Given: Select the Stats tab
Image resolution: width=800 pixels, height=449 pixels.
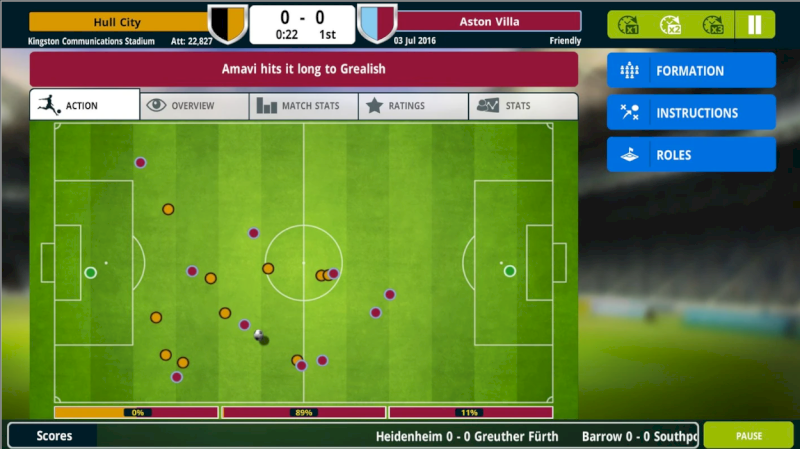Looking at the screenshot, I should point(523,106).
